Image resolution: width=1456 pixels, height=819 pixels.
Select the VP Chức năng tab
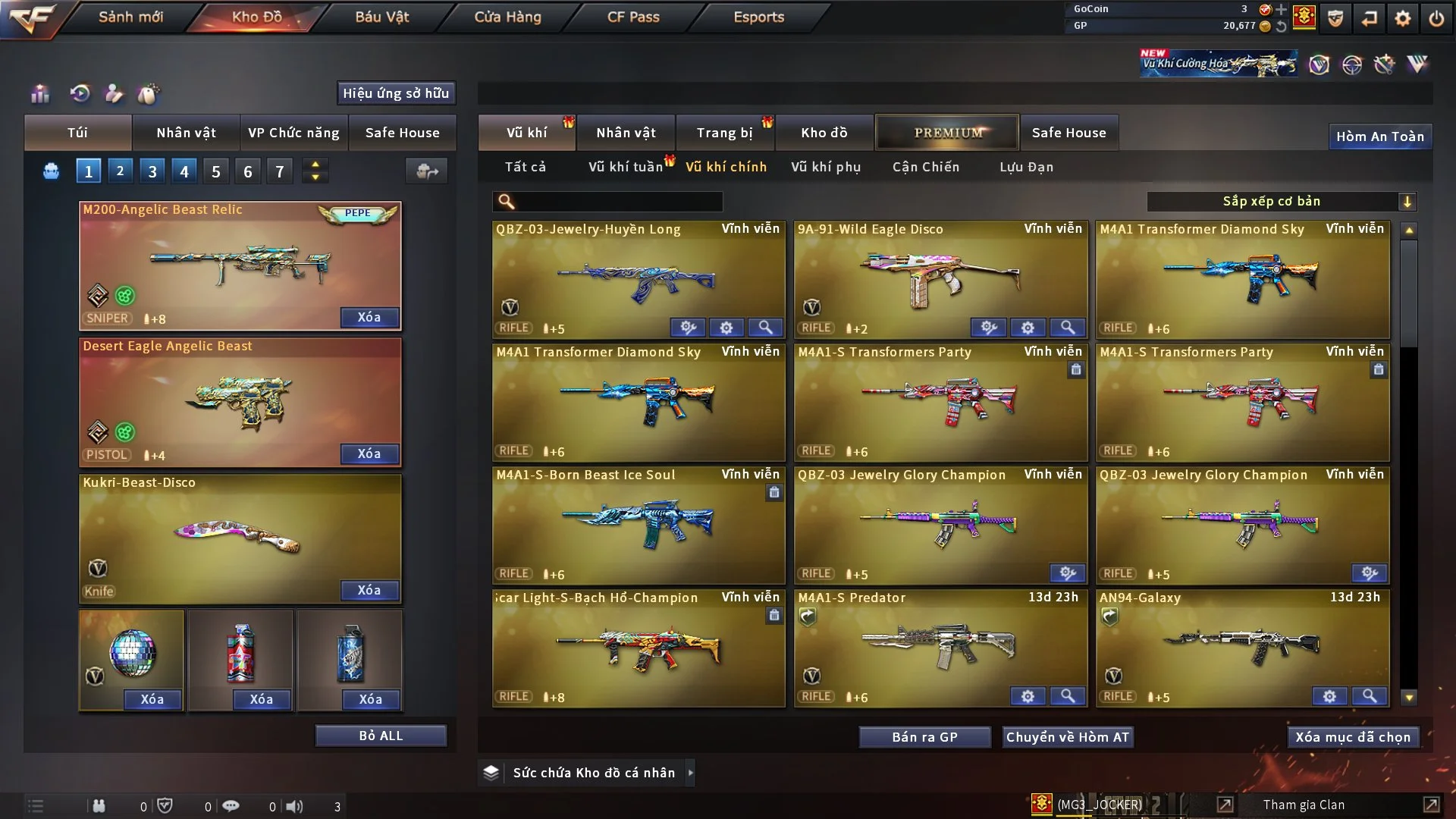(293, 133)
